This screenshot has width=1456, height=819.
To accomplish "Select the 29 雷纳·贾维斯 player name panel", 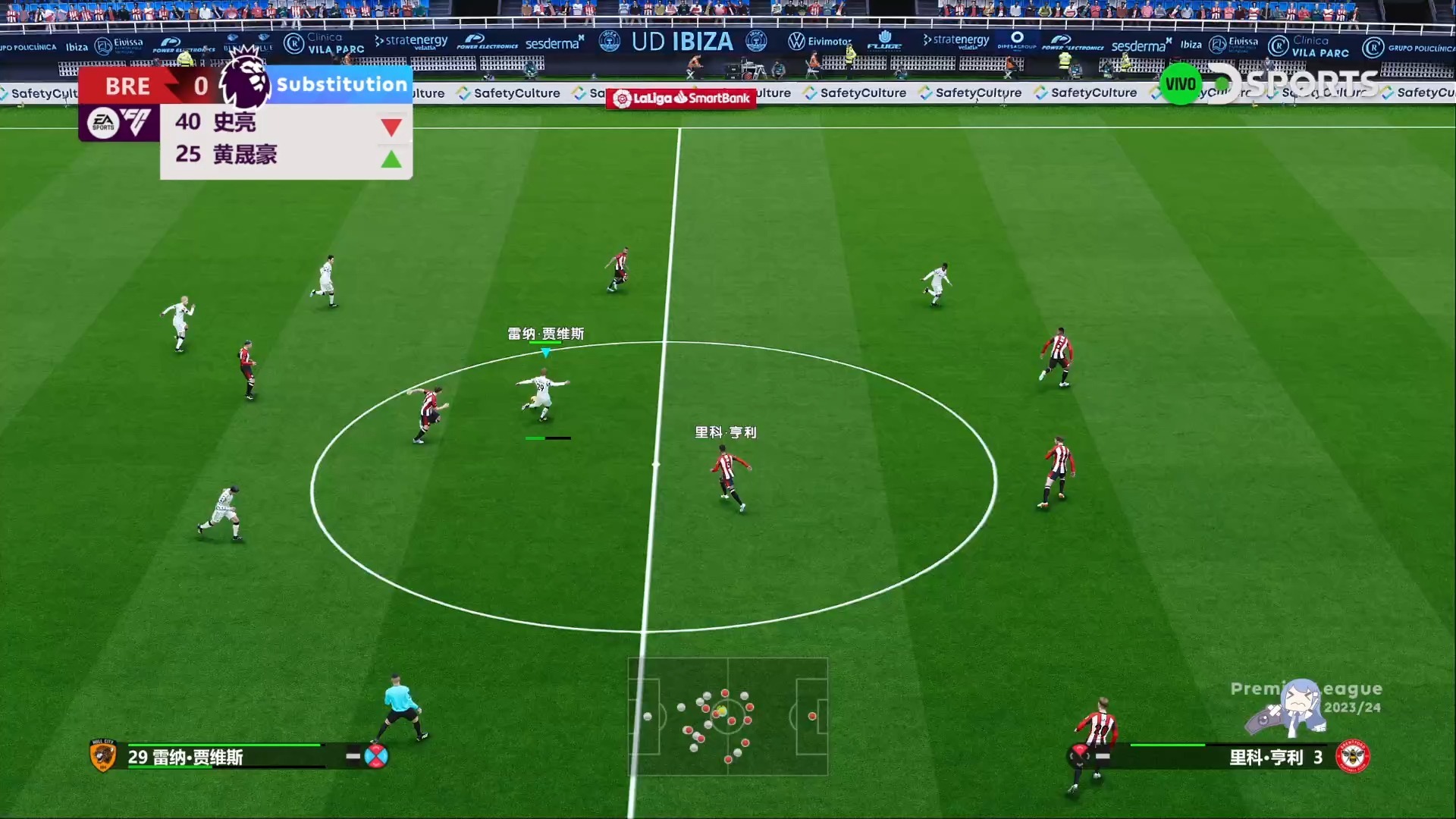I will coord(186,757).
